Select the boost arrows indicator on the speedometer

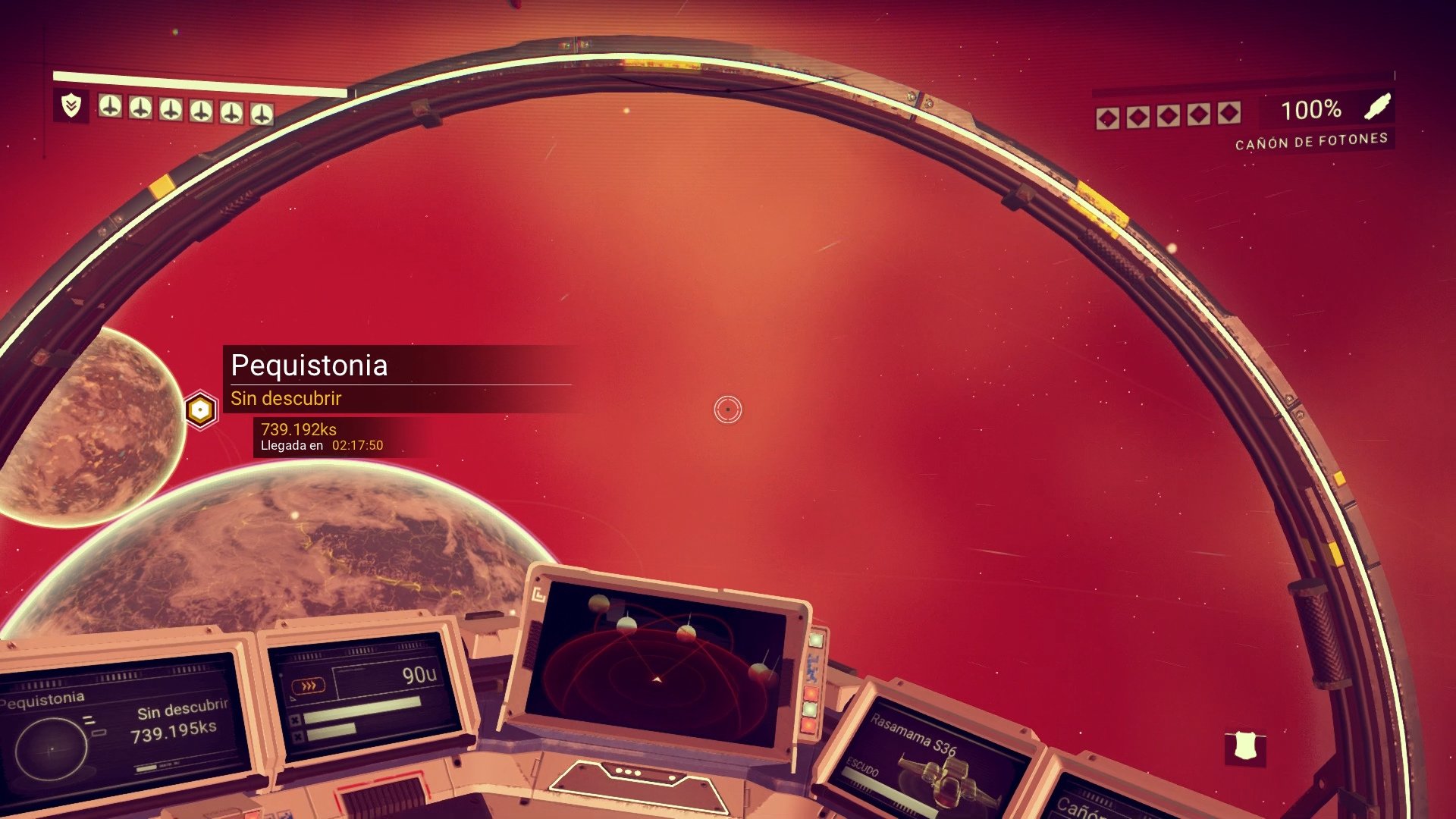[x=308, y=685]
